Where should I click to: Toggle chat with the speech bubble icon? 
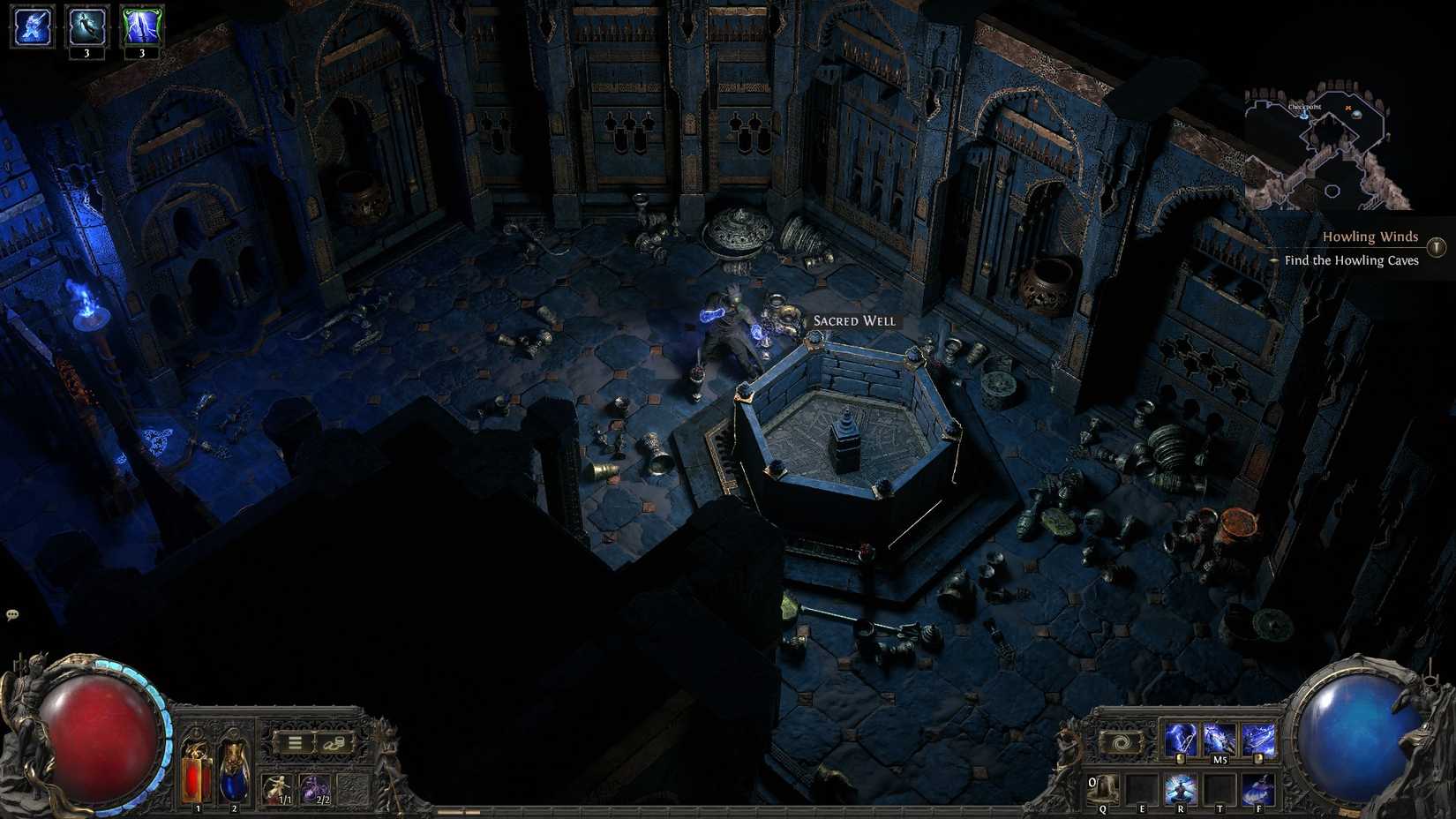[12, 612]
